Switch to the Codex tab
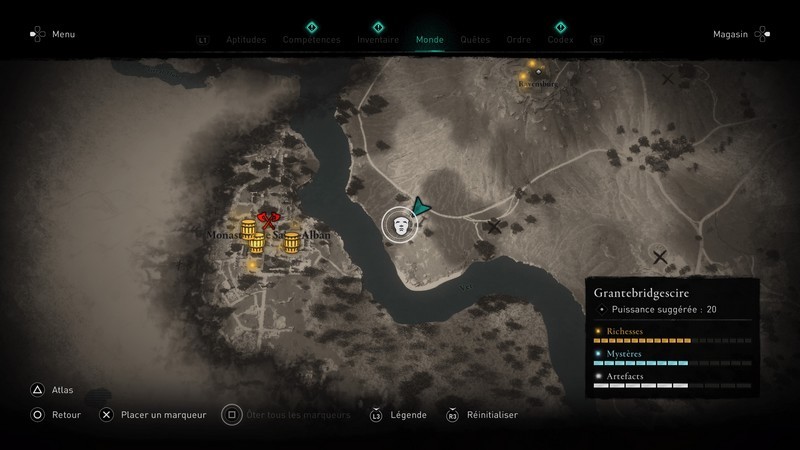 click(x=560, y=40)
